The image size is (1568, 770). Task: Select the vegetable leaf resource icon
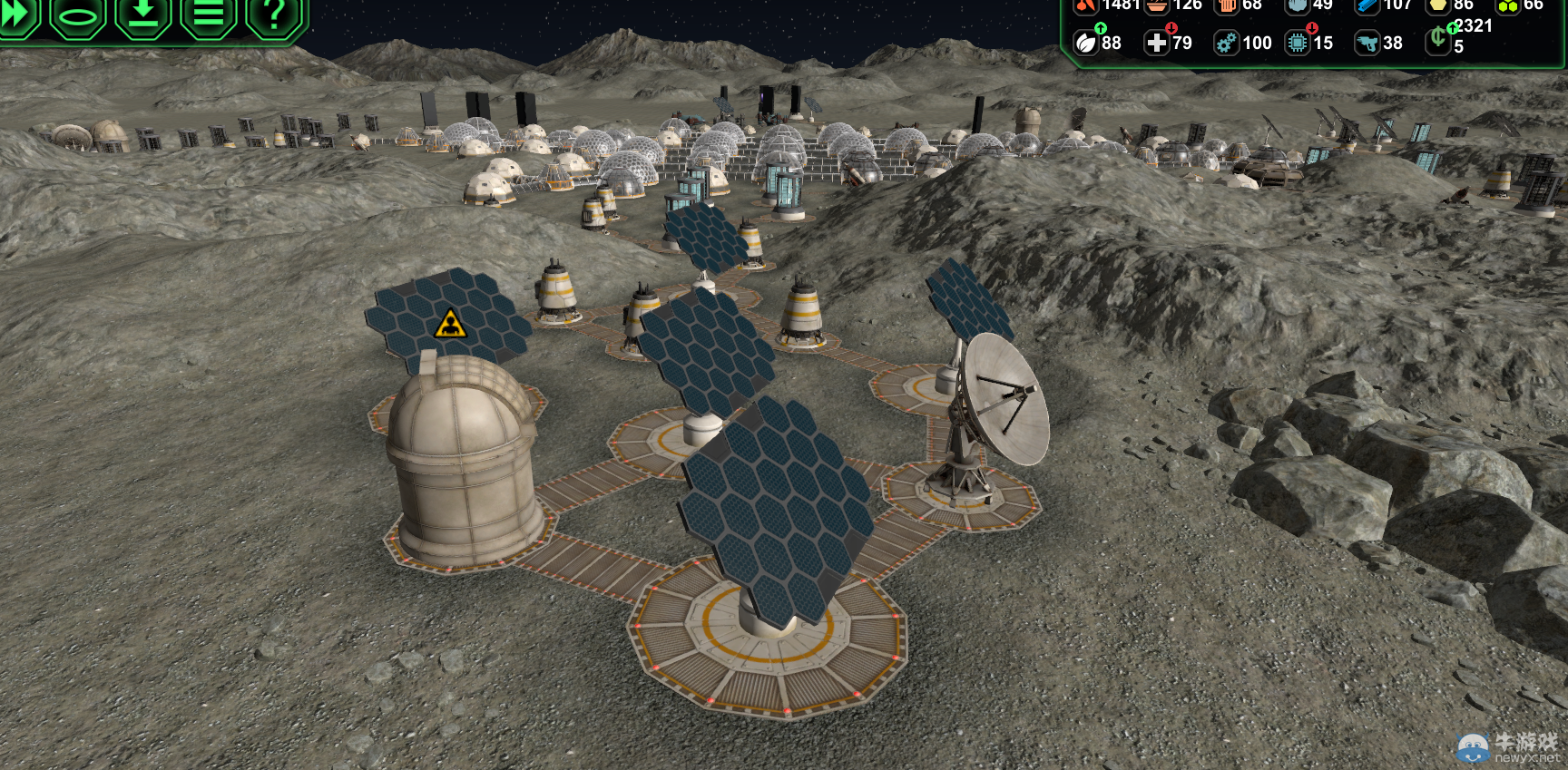coord(1086,43)
